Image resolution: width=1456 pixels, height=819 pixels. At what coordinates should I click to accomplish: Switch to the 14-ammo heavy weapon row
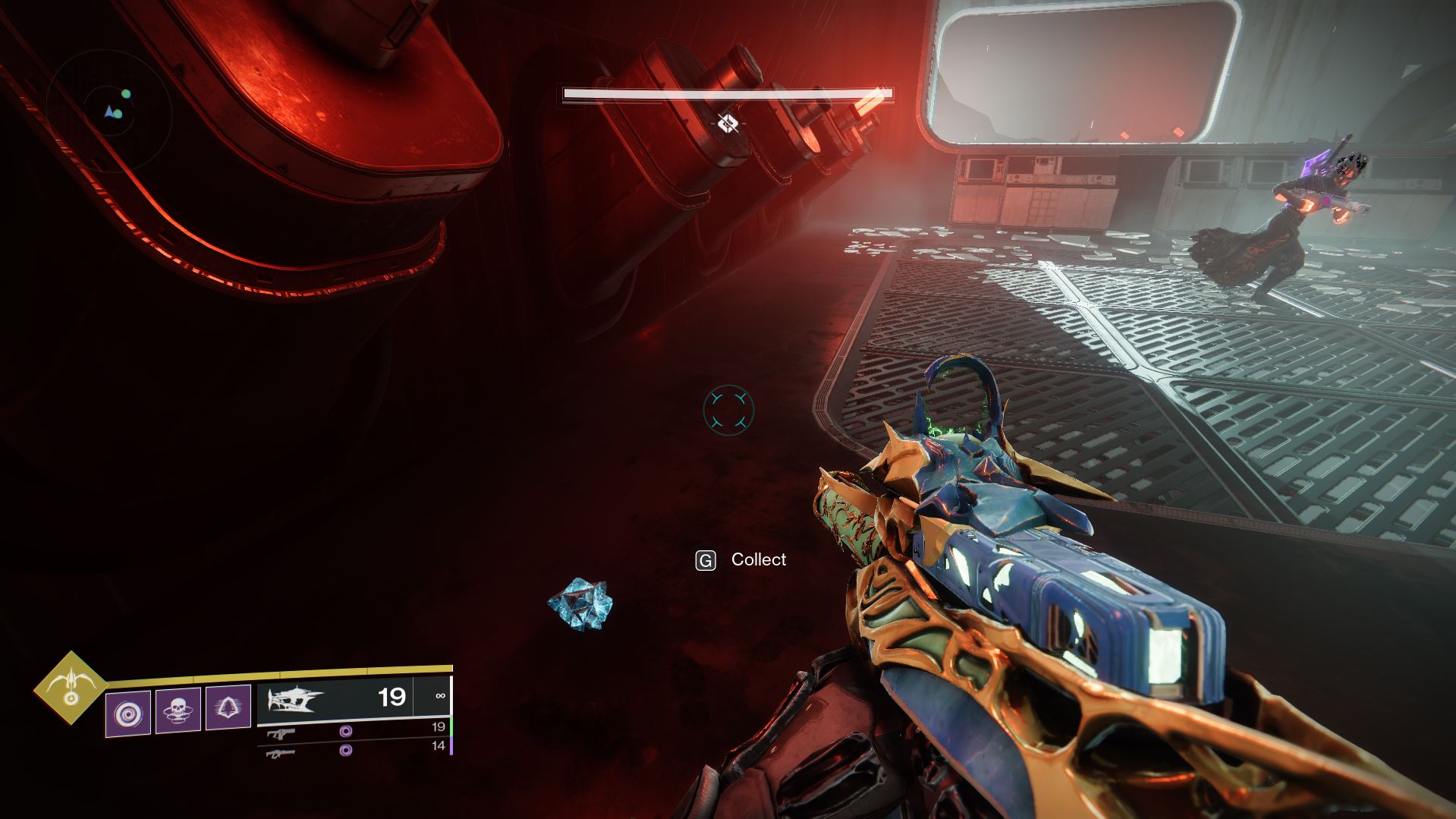point(357,749)
